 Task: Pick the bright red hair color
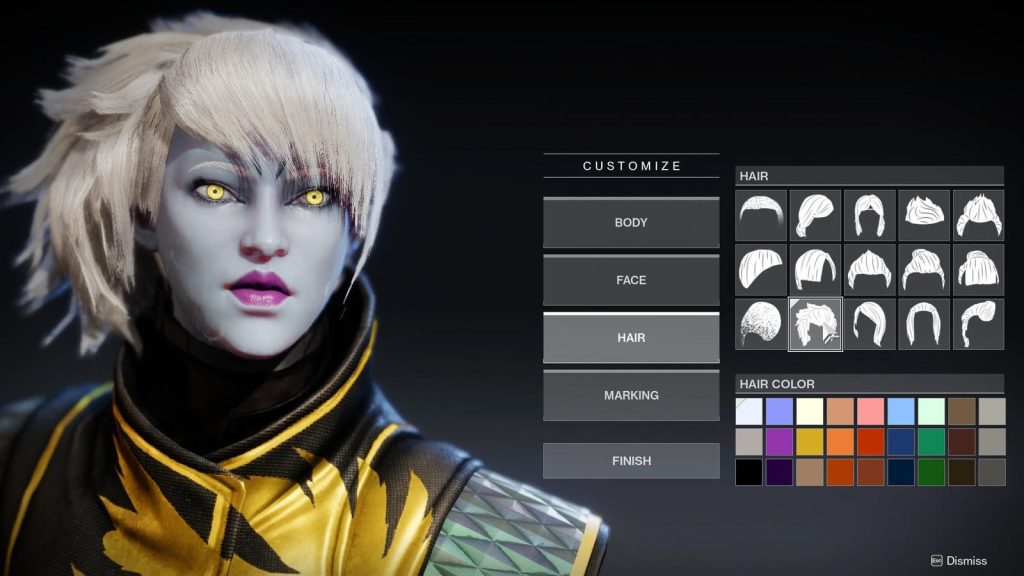(x=871, y=442)
